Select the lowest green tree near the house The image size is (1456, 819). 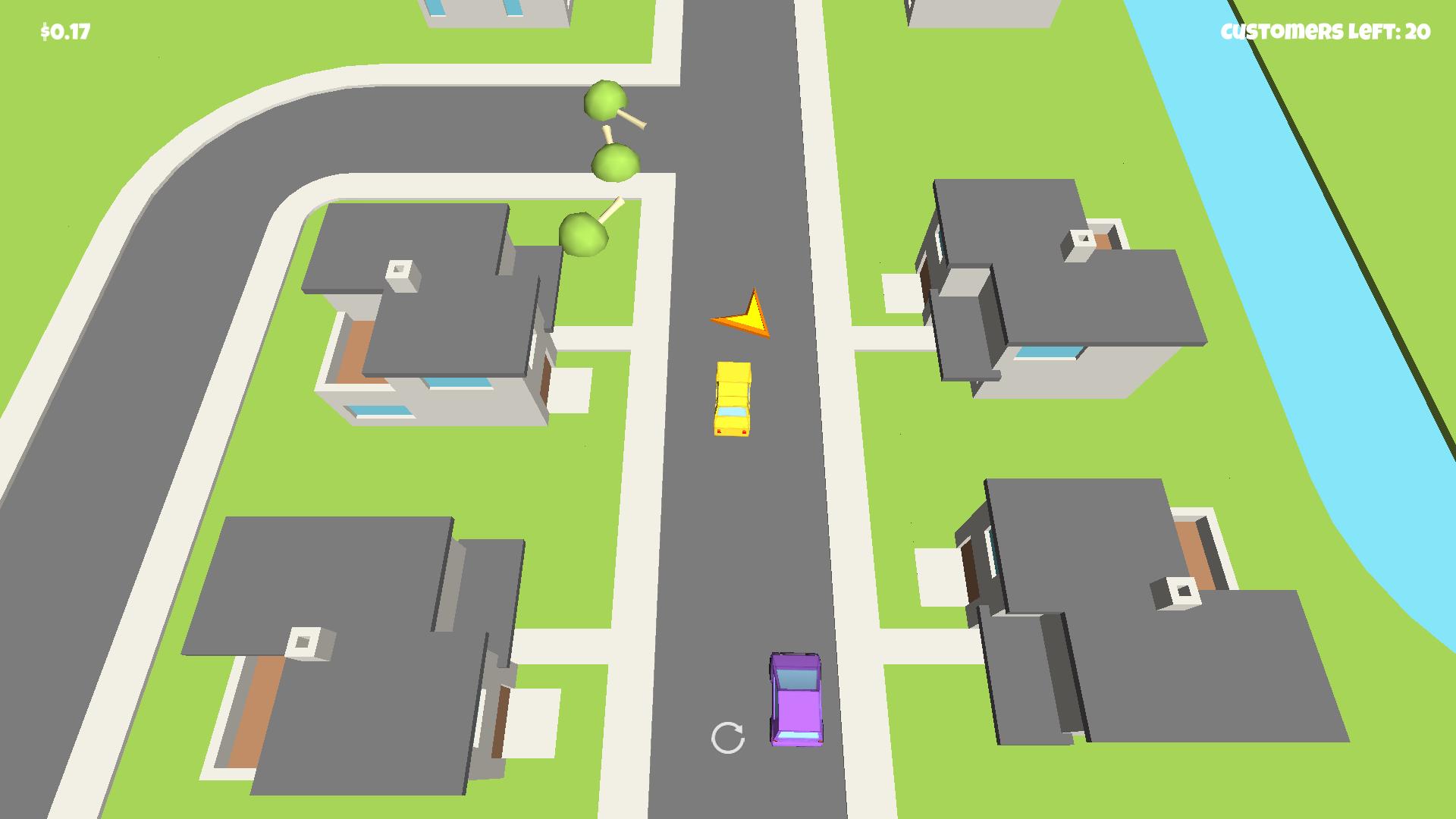pyautogui.click(x=584, y=235)
